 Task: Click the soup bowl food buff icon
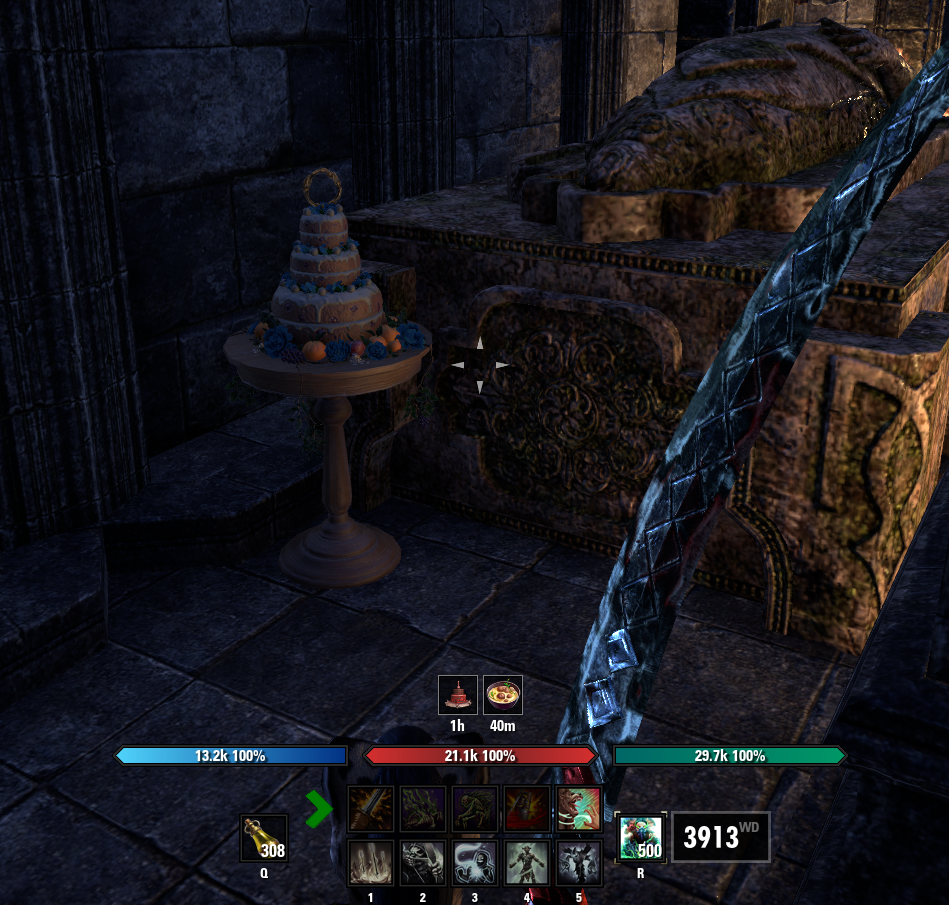503,695
